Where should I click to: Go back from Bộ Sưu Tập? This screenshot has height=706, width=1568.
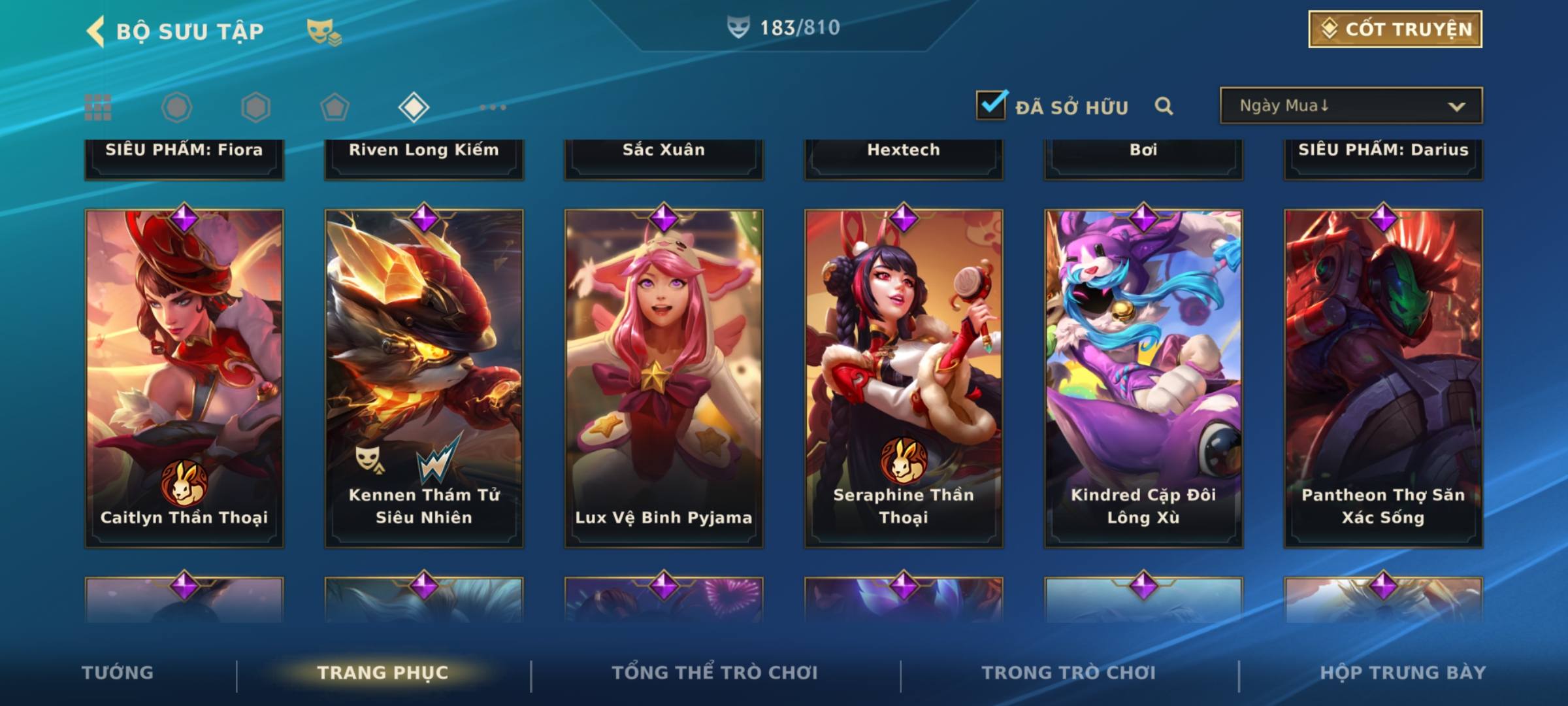95,31
